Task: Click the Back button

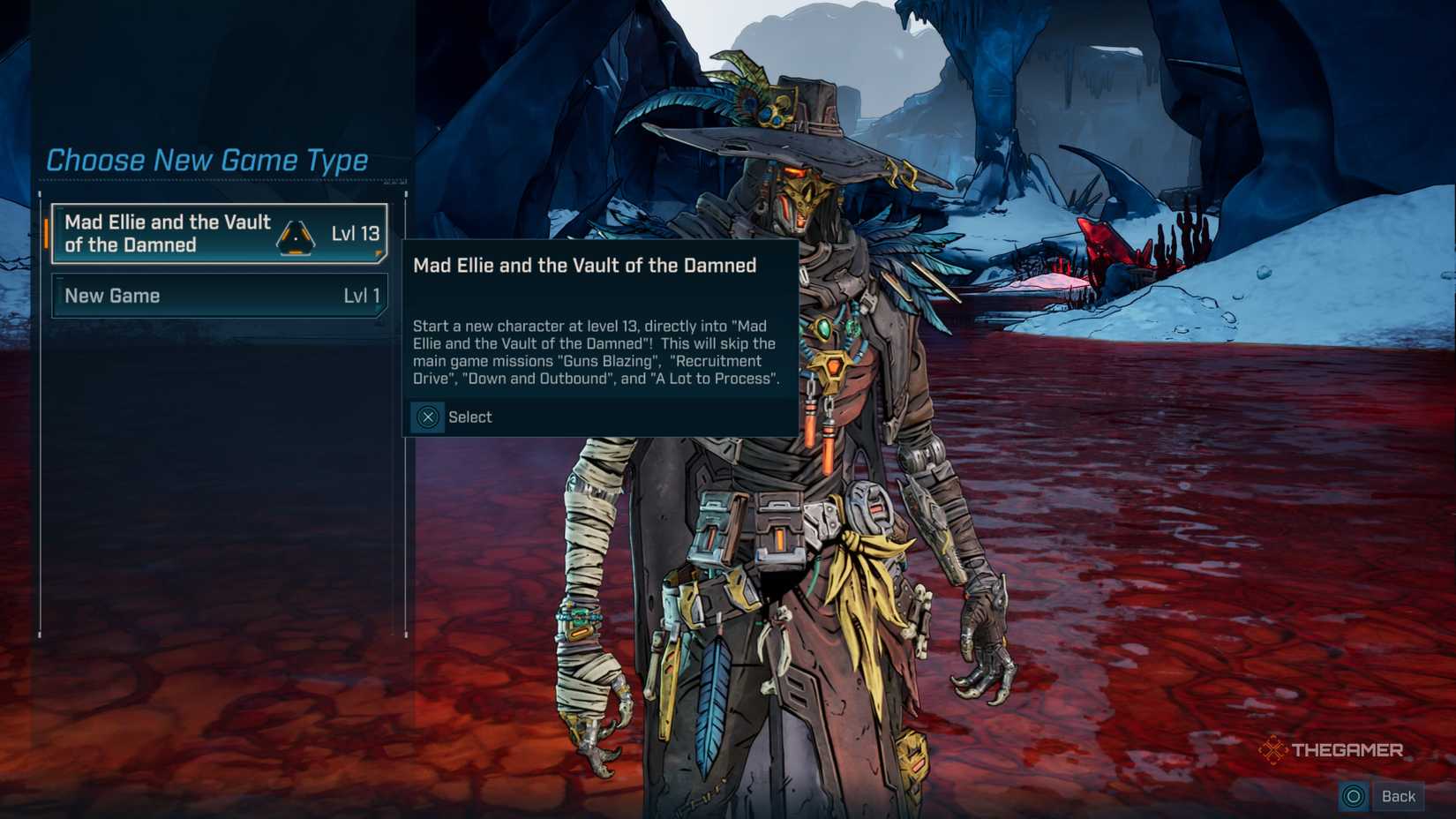Action: [1399, 795]
